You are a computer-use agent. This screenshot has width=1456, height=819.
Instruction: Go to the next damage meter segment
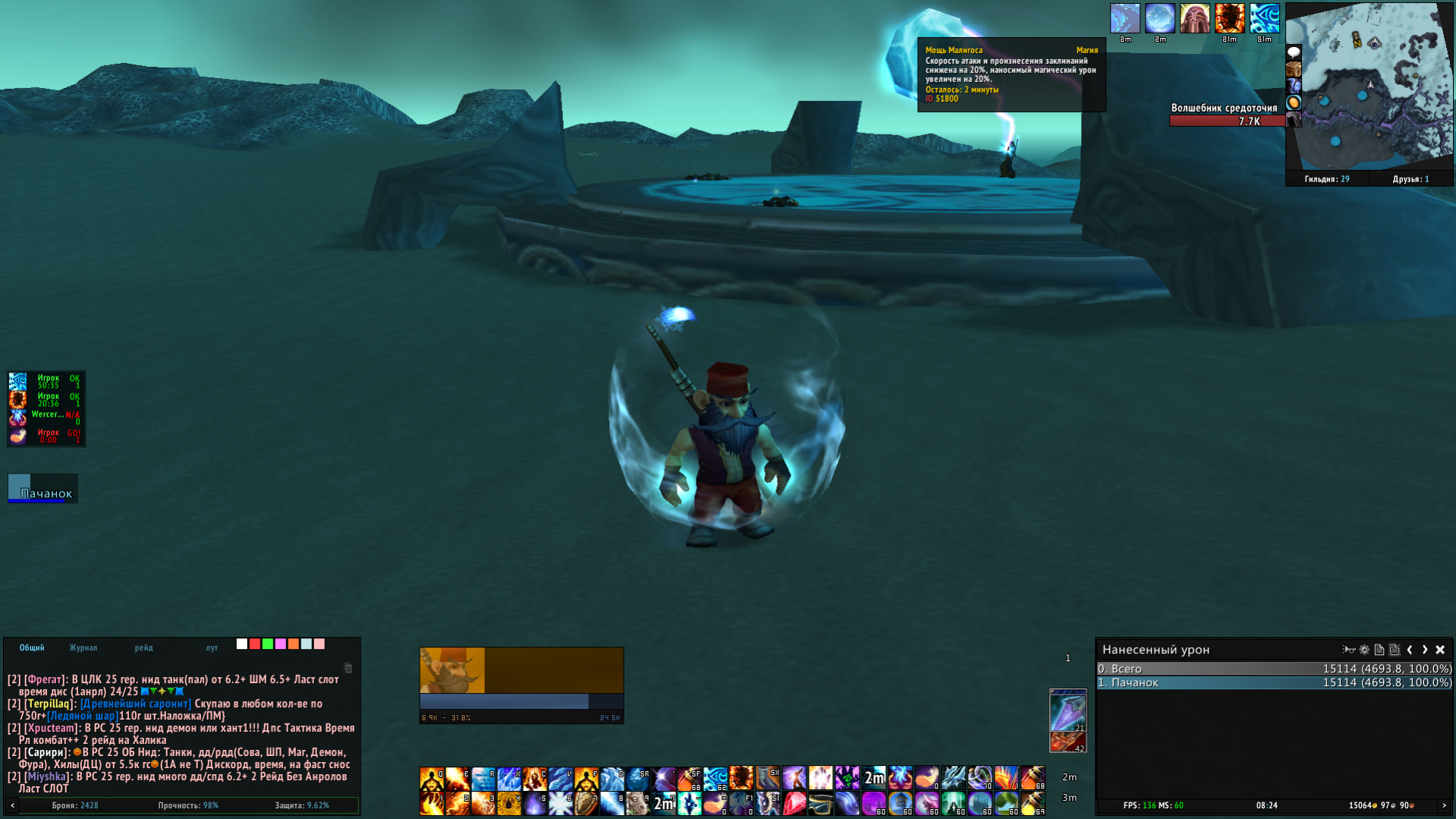(x=1425, y=650)
